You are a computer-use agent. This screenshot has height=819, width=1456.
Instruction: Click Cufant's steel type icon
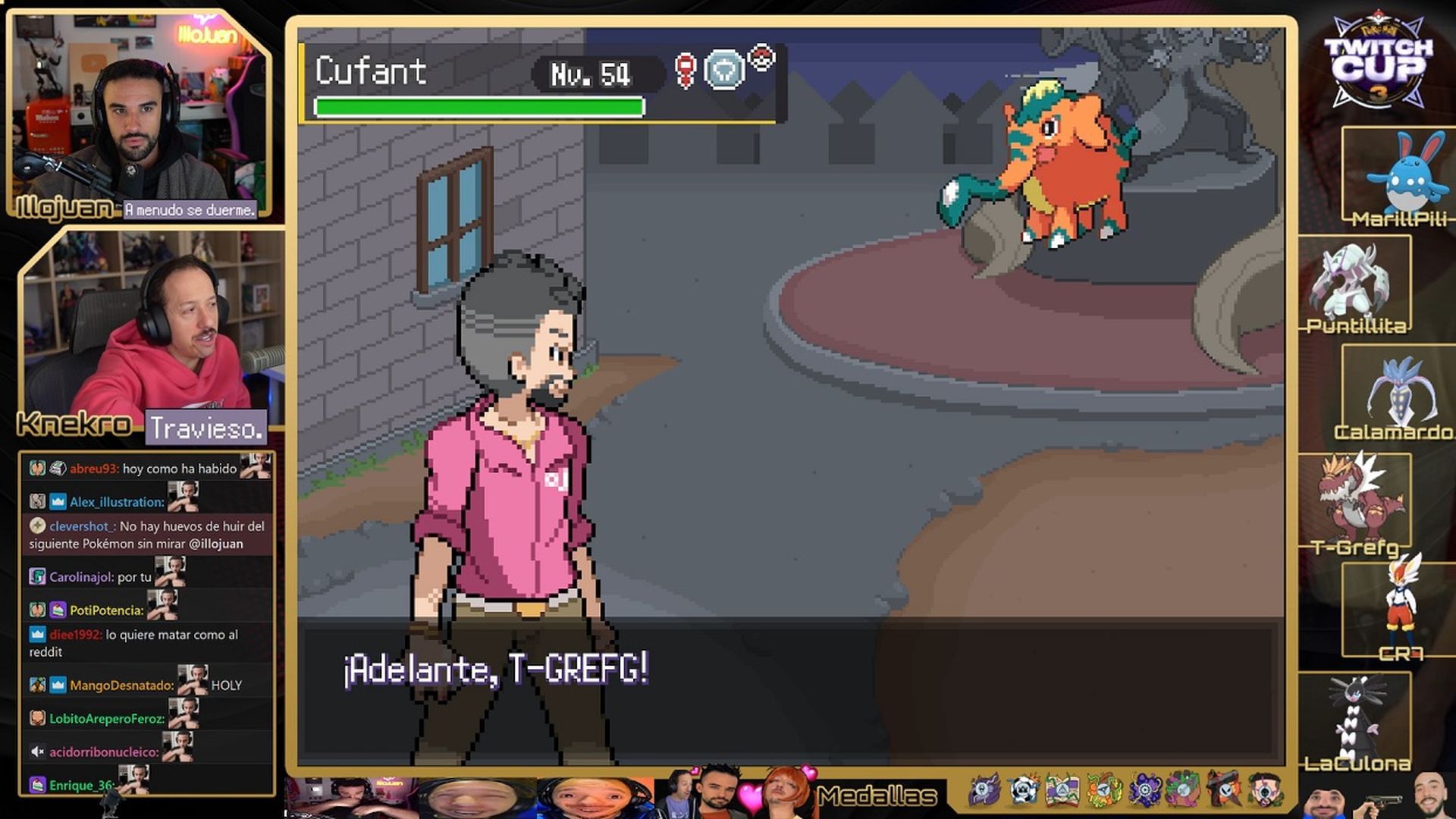pos(724,71)
